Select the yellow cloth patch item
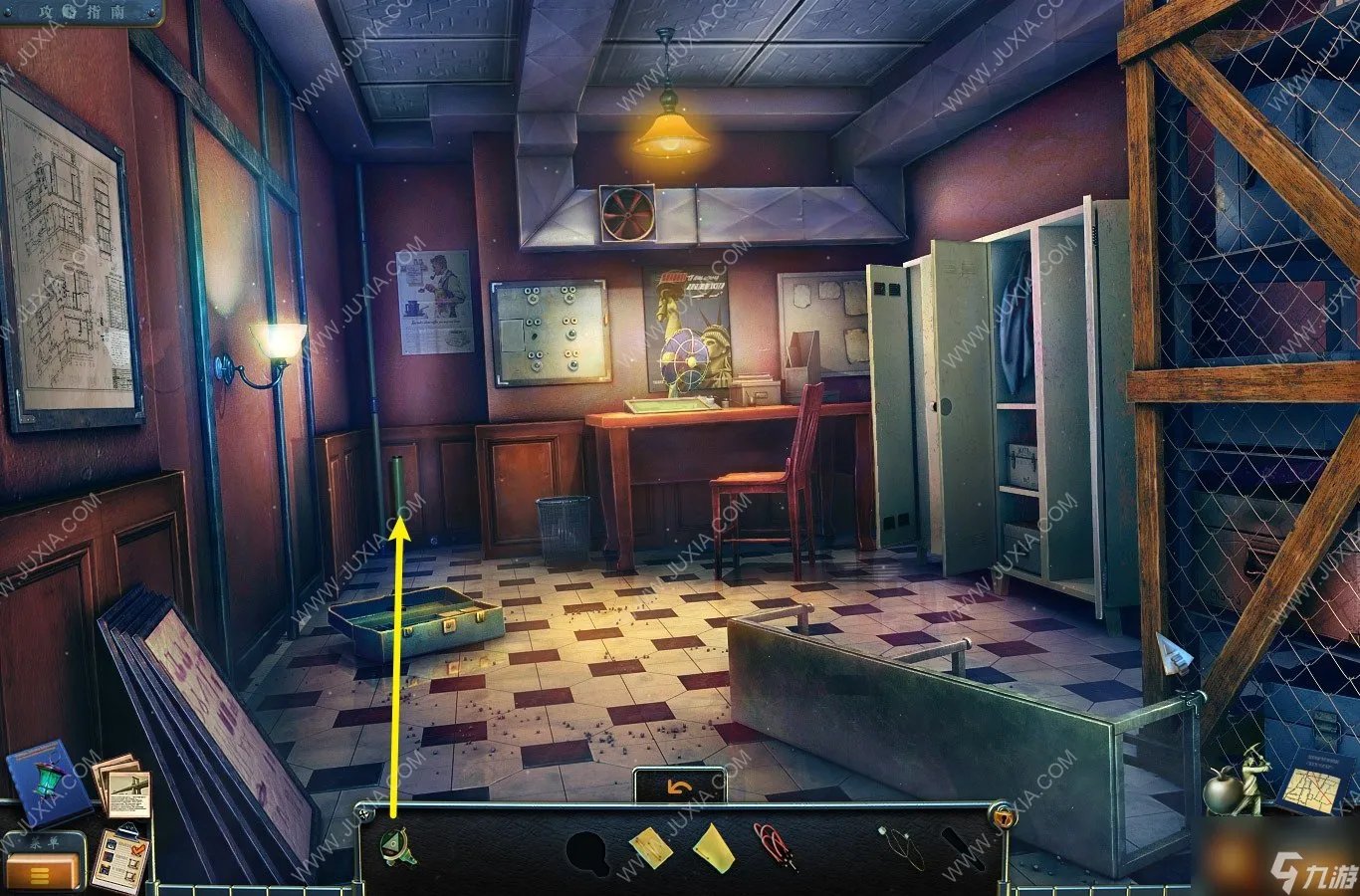The width and height of the screenshot is (1360, 896). pos(650,848)
